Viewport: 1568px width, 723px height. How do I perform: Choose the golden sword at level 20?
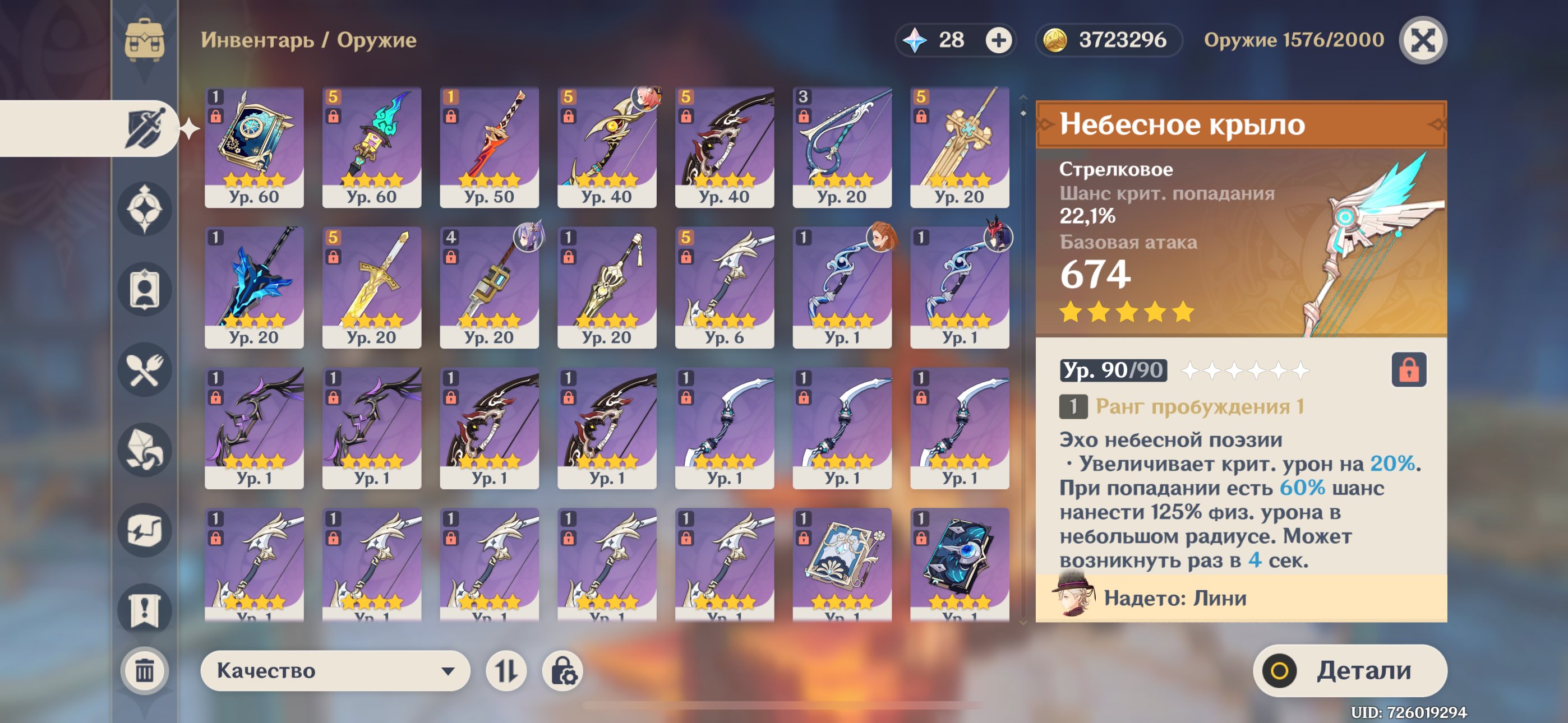tap(371, 288)
